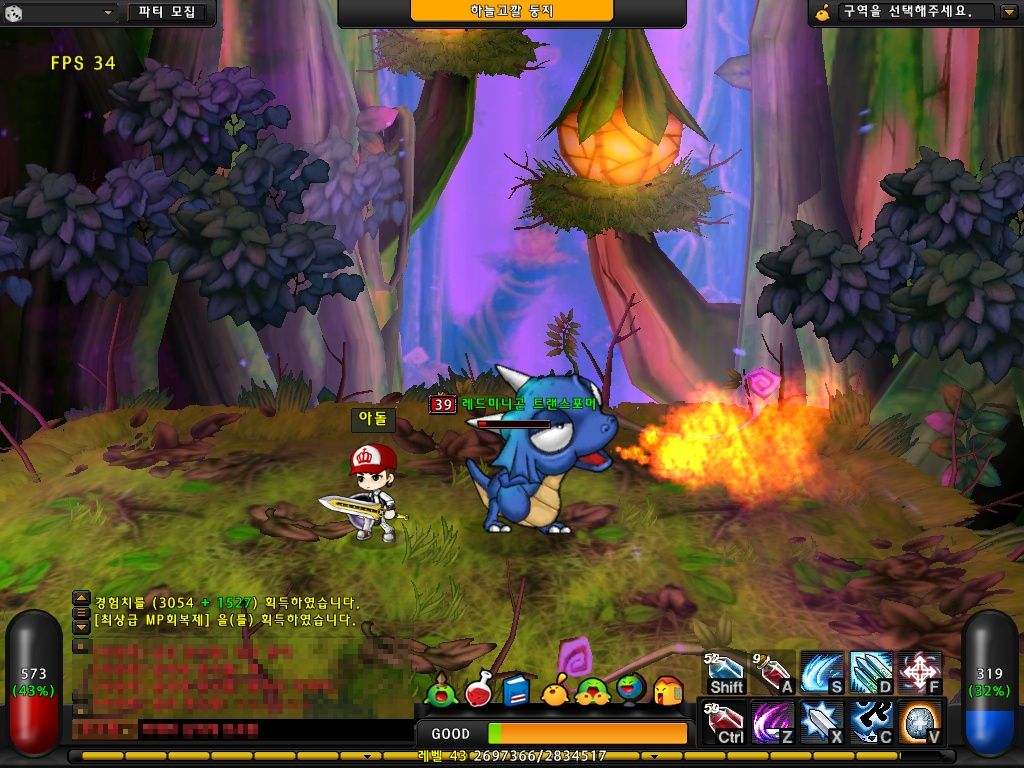1024x768 pixels.
Task: Open the blue book menu icon
Action: [x=516, y=690]
